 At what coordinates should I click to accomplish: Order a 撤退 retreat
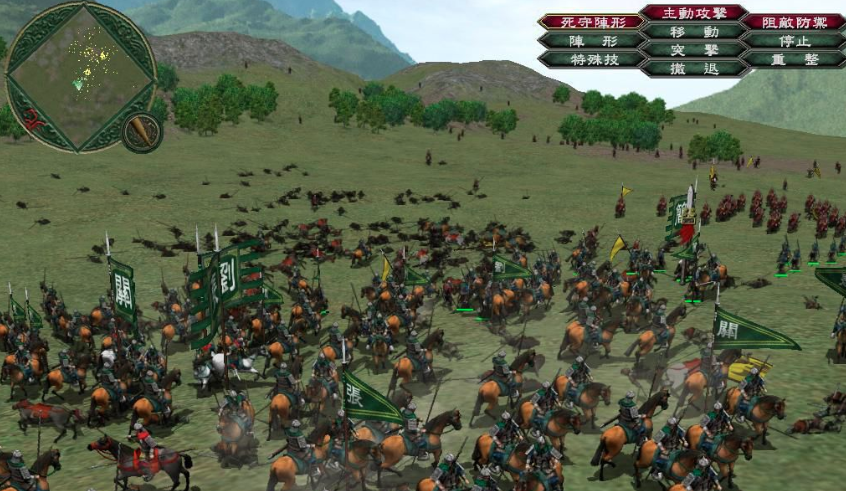[x=693, y=67]
